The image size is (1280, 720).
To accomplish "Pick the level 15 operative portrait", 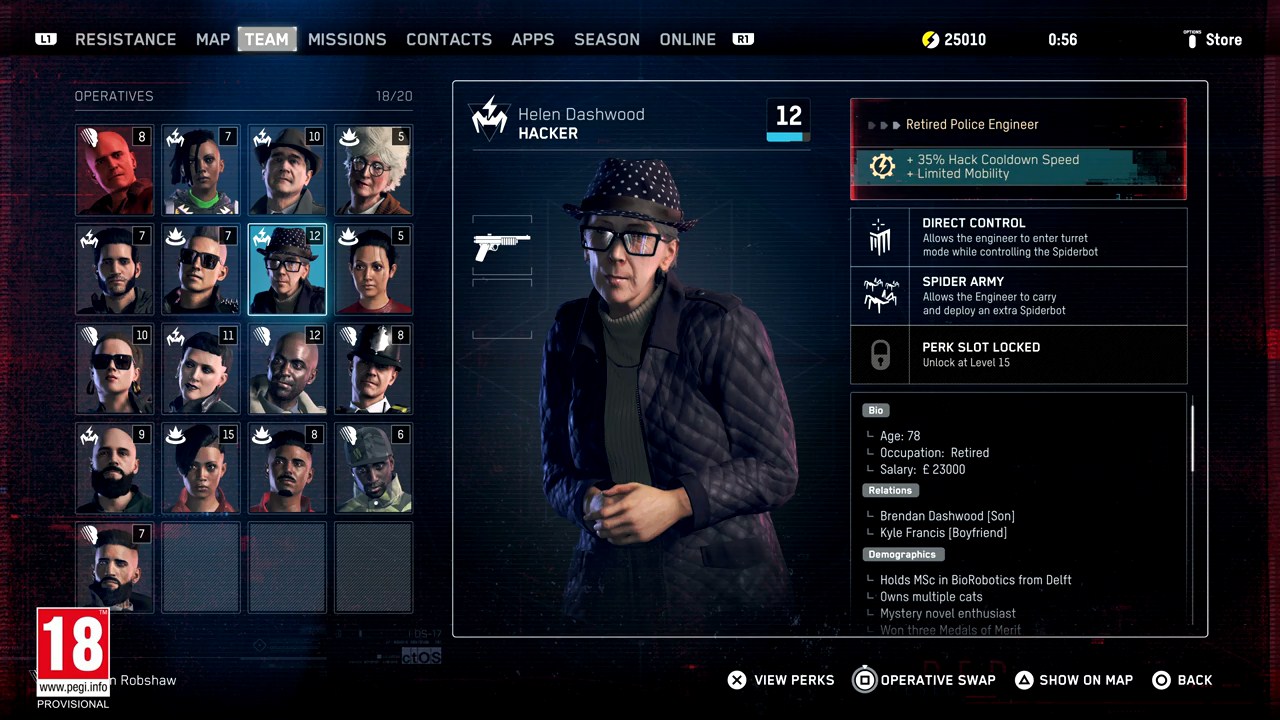I will click(201, 468).
